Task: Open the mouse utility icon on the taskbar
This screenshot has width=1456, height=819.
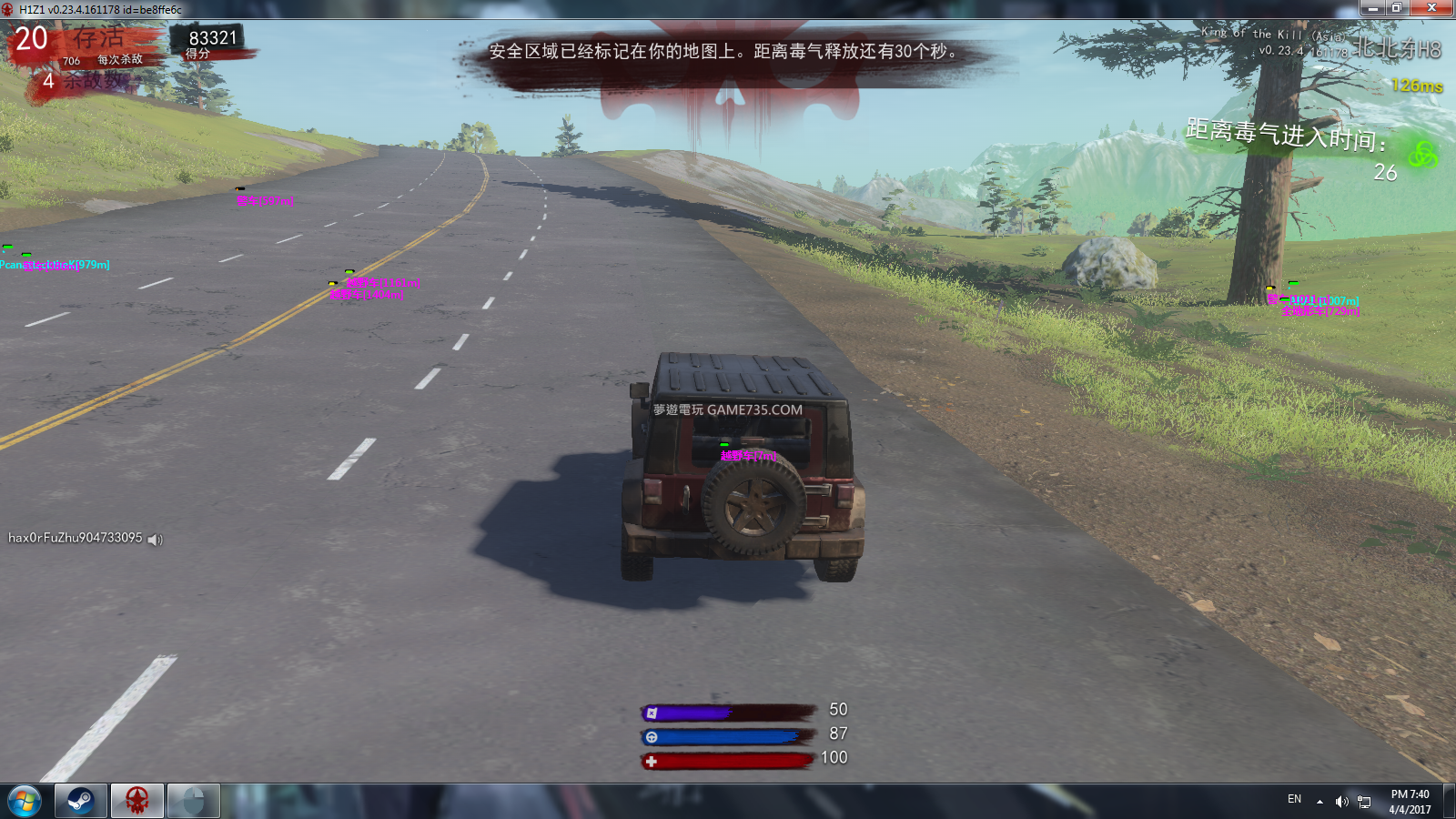Action: click(x=191, y=801)
